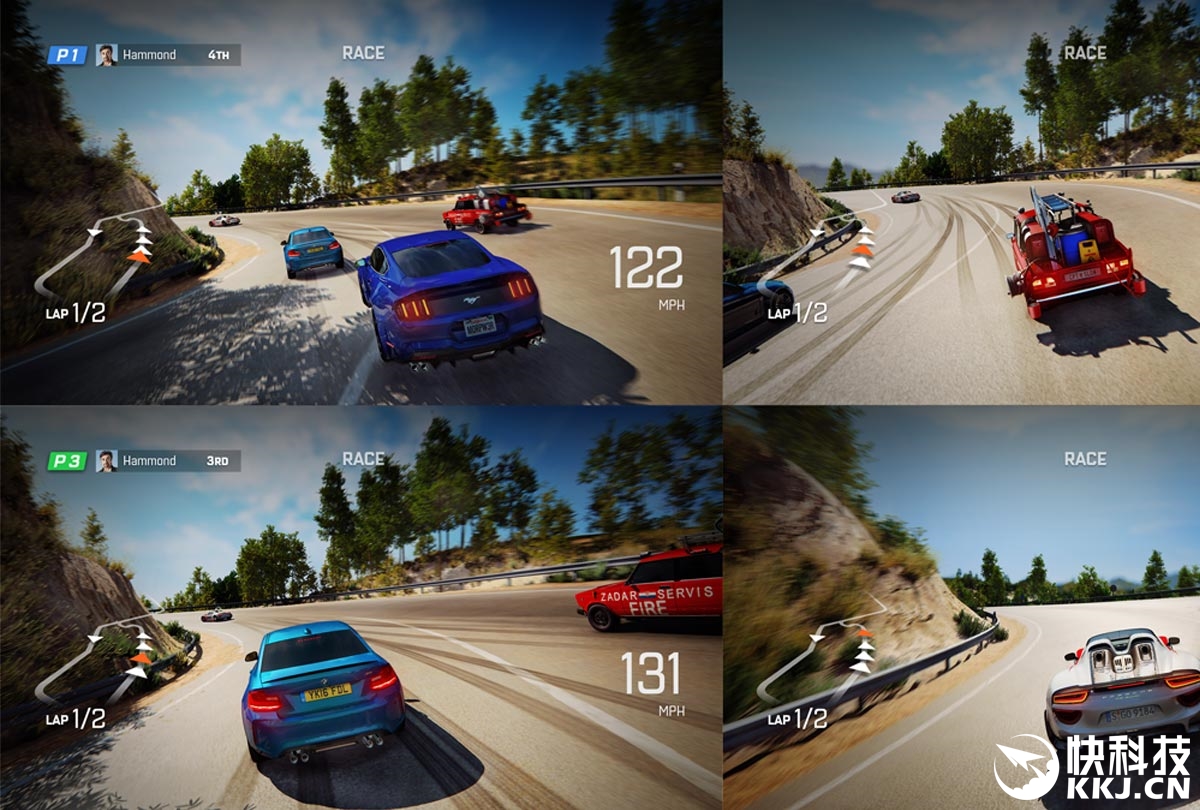Click the blue P1 player badge

tap(68, 55)
